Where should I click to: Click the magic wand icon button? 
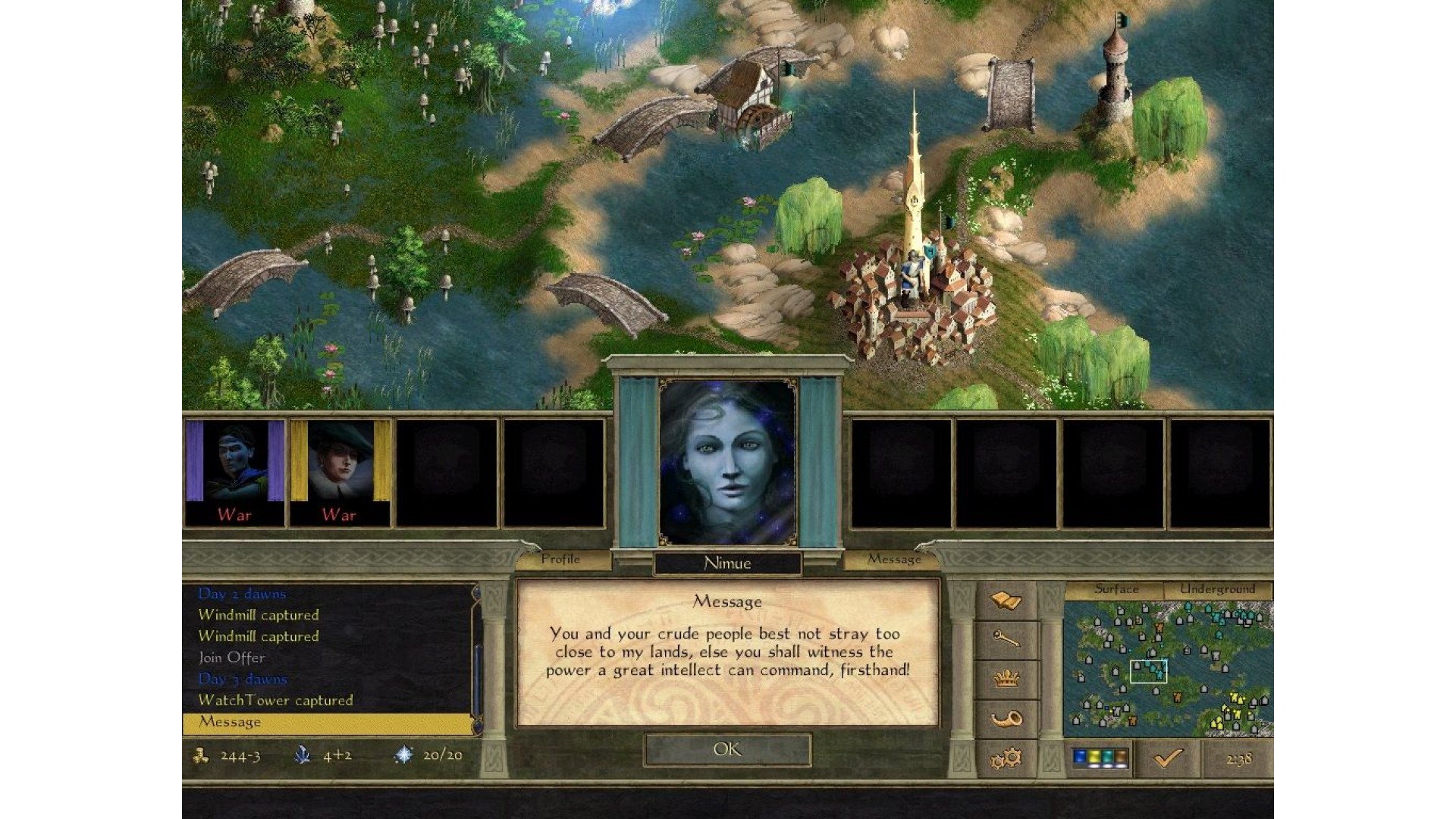coord(1006,641)
